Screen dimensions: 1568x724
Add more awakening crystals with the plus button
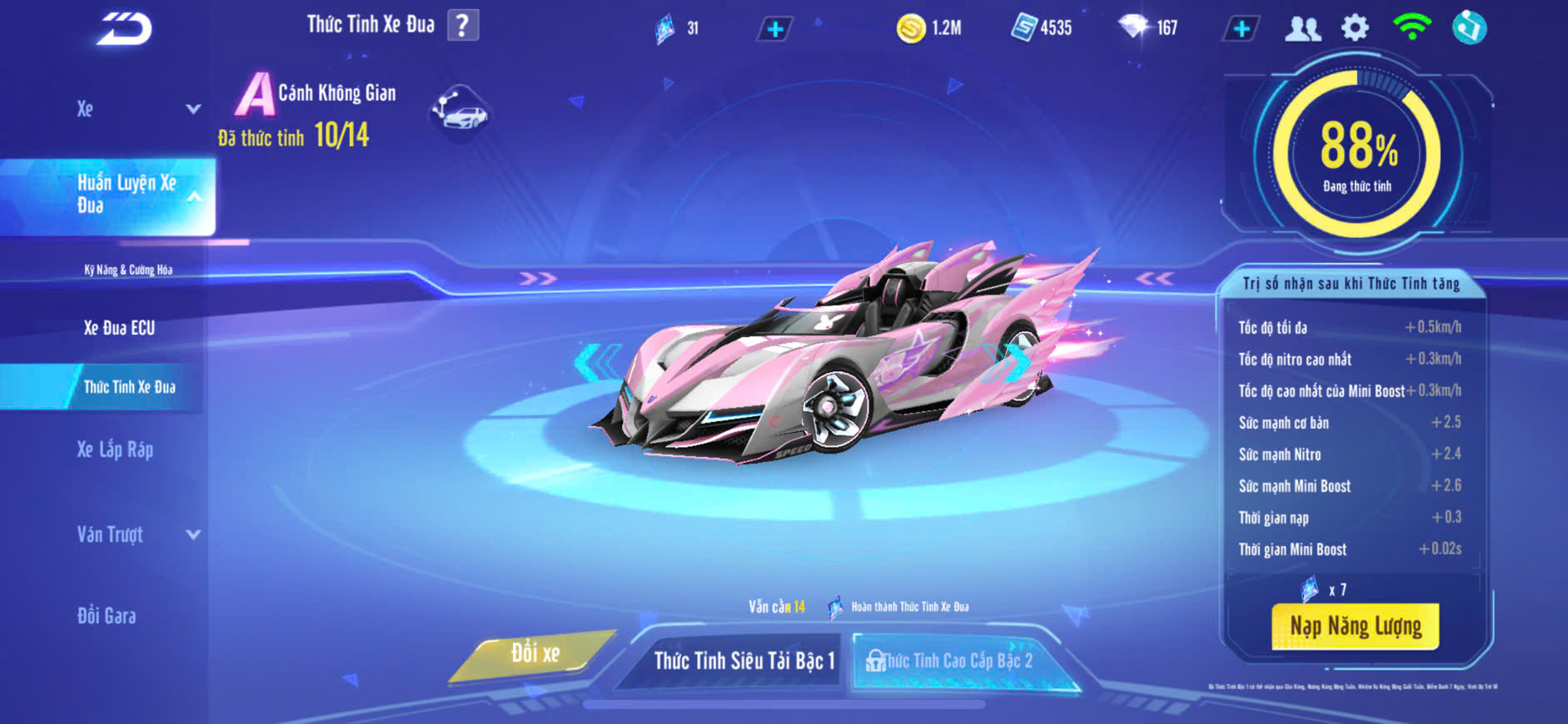(774, 29)
